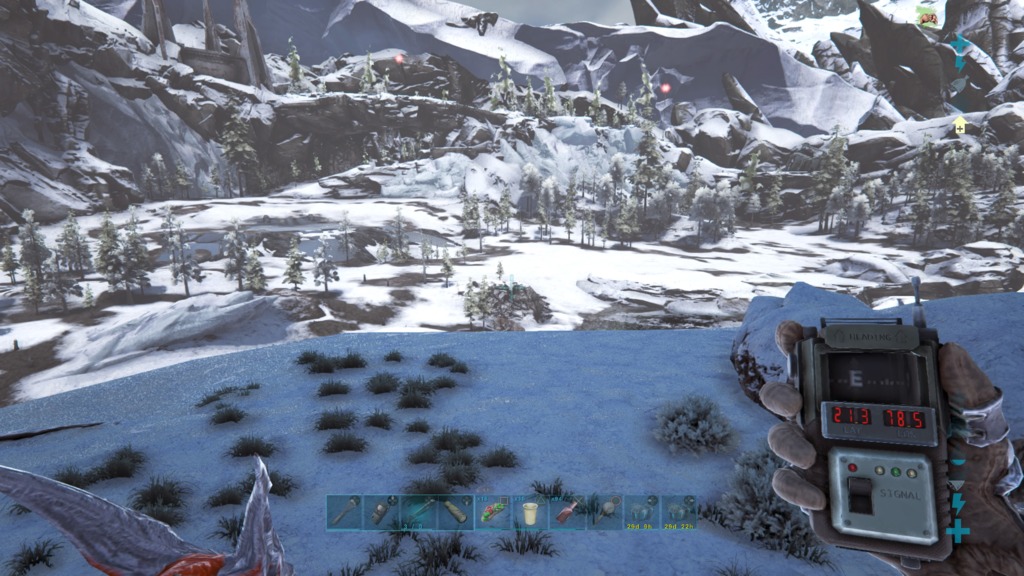This screenshot has width=1024, height=576.
Task: Select the hotbar item with 29d 22h timer
Action: pos(679,512)
